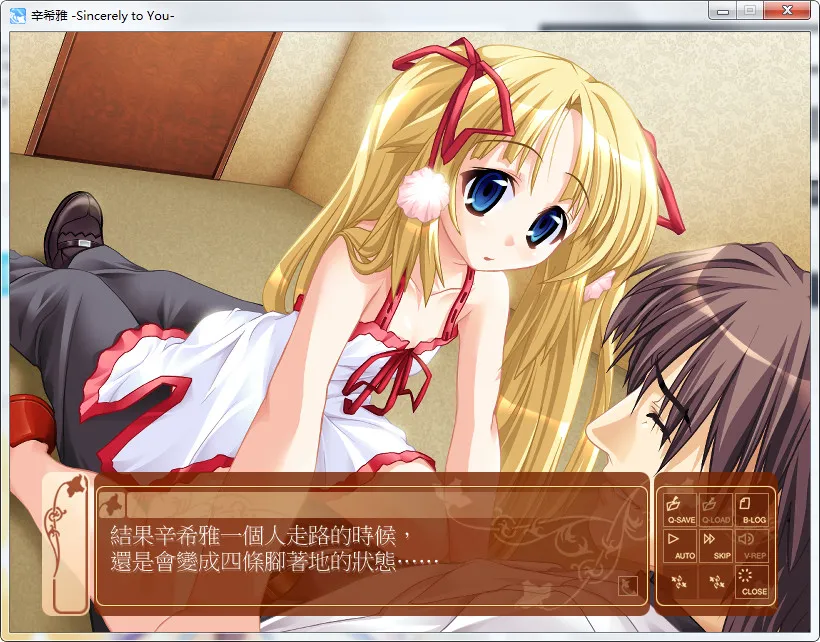Open the B-LOG backlog
Screen dimensions: 820x642
(x=753, y=509)
